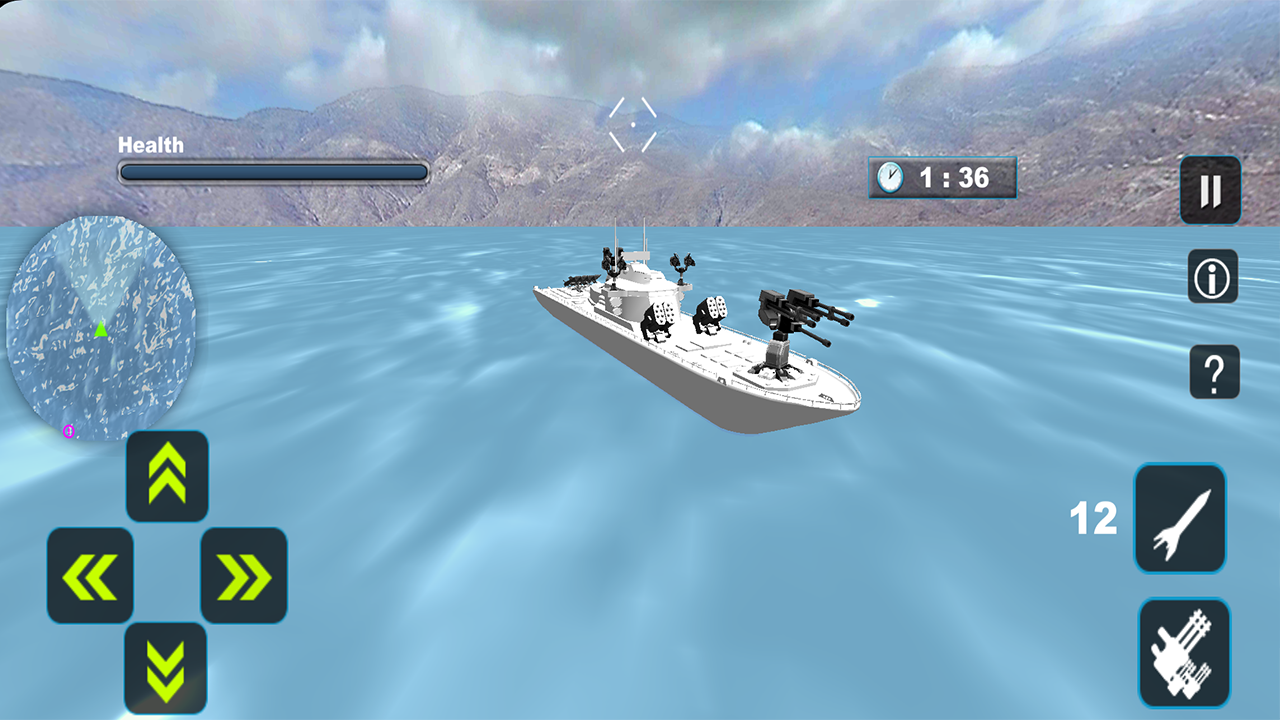Fire a rocket using the missile icon
The image size is (1280, 720).
tap(1180, 517)
